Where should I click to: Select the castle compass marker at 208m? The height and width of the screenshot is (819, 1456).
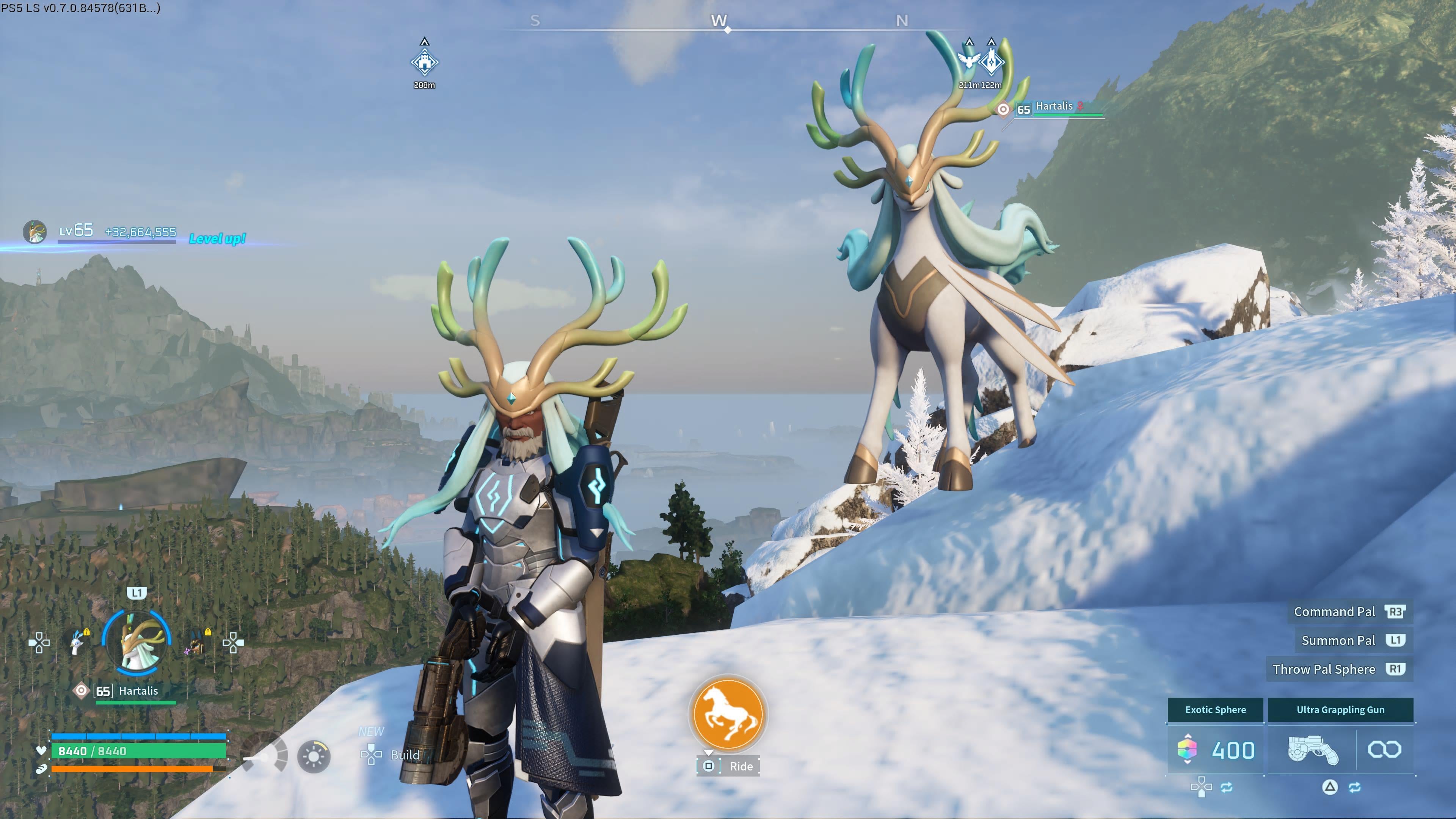point(425,62)
